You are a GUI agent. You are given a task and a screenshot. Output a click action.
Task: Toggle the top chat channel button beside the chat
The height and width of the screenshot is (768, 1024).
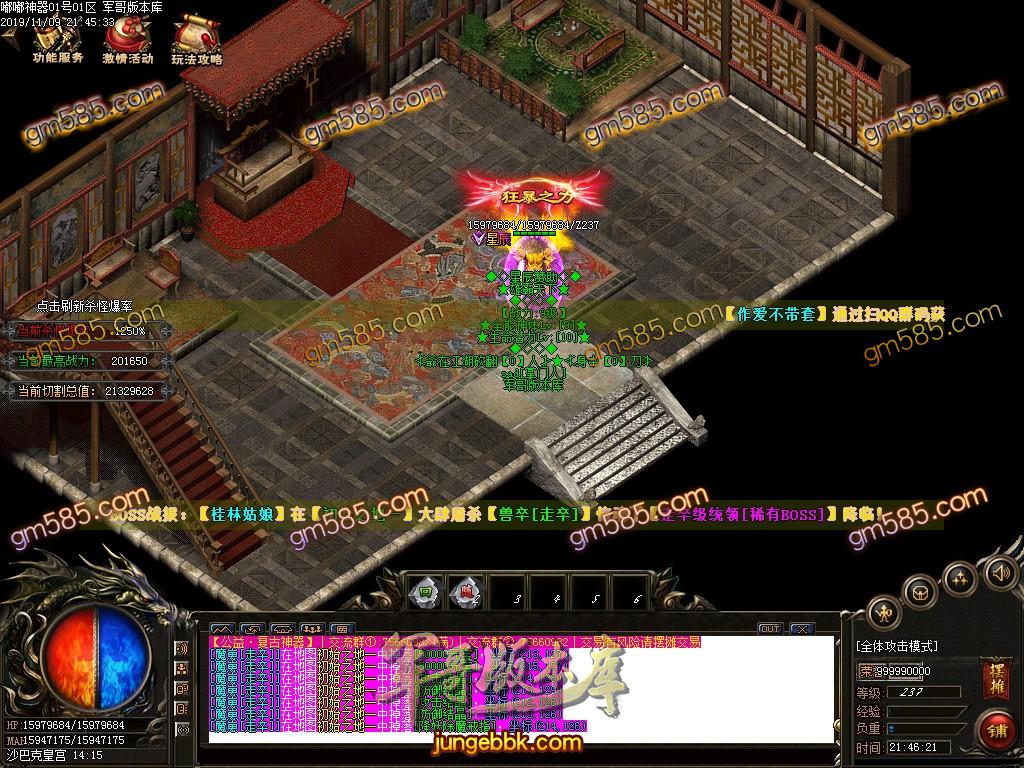[182, 647]
